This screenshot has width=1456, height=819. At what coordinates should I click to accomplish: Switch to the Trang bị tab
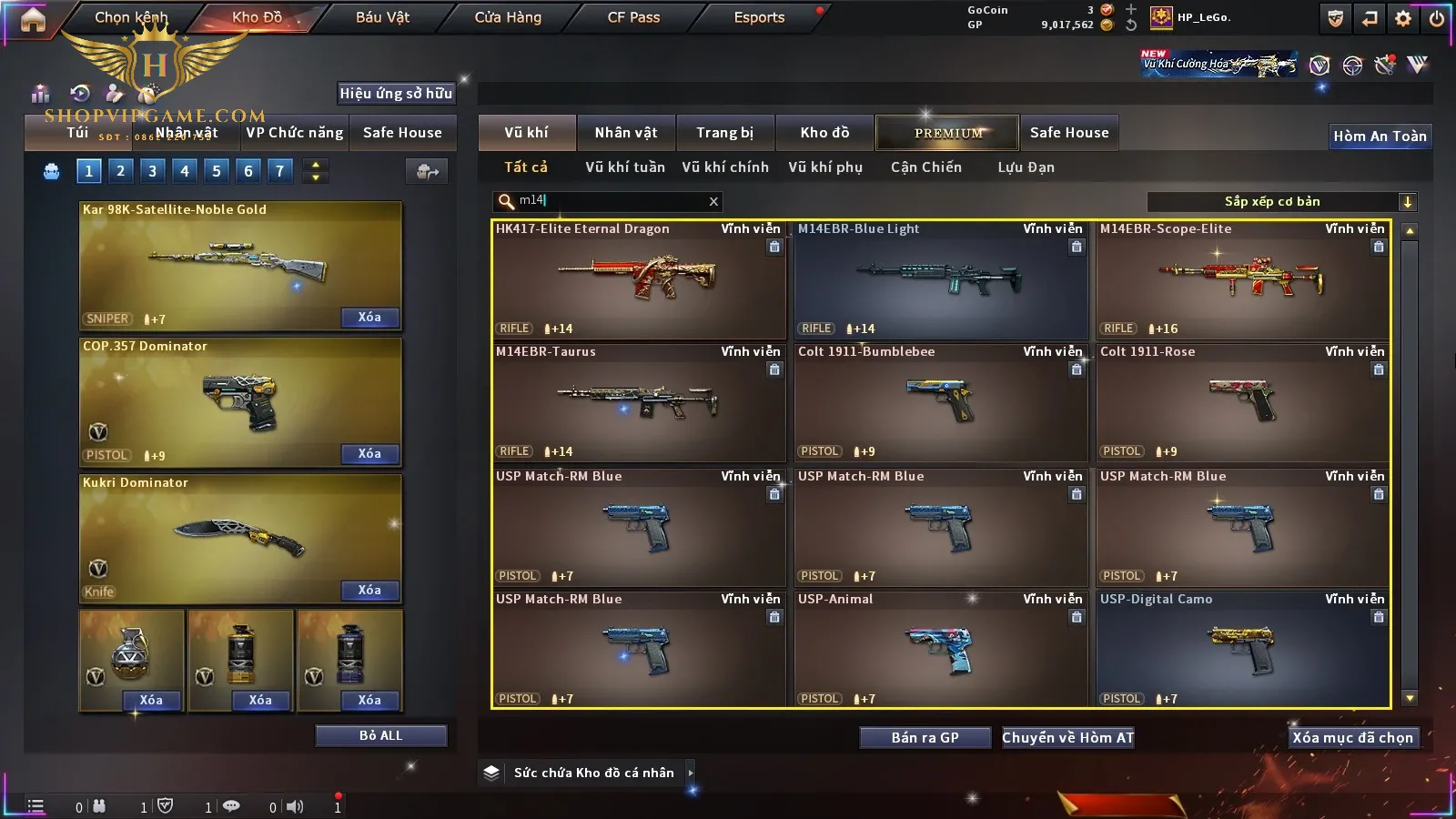click(725, 133)
